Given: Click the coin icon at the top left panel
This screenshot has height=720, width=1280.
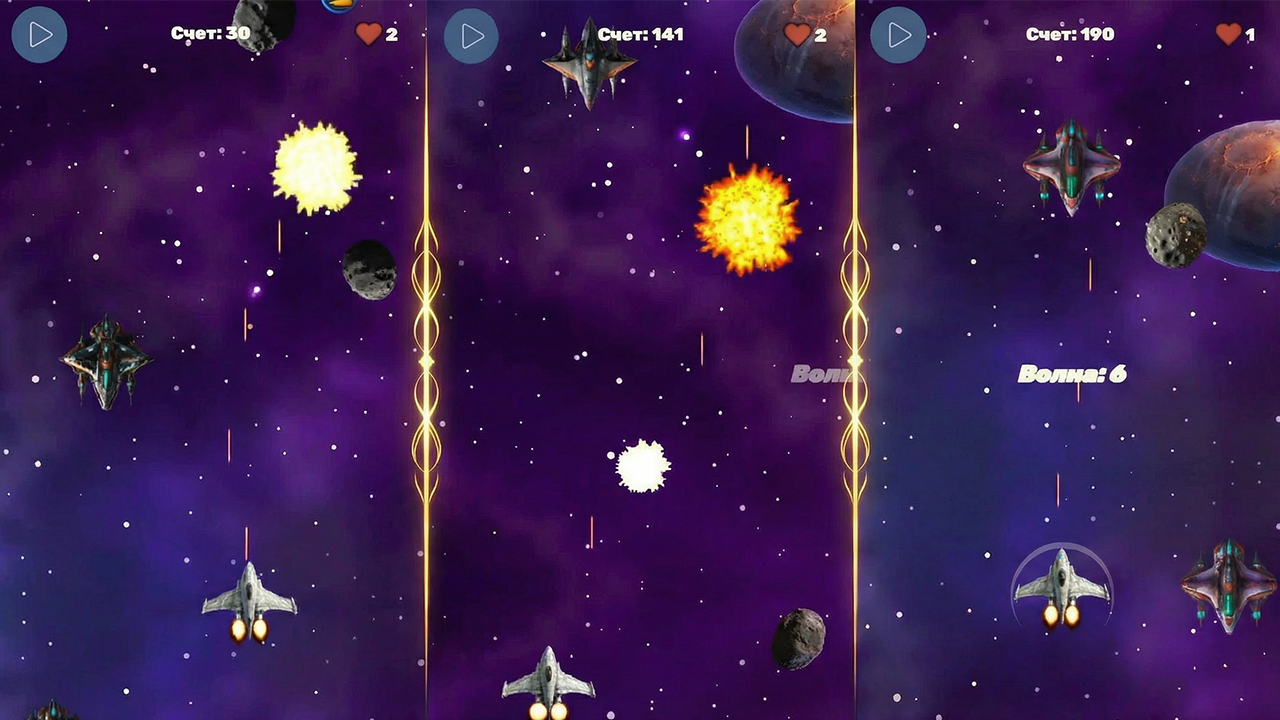Looking at the screenshot, I should pyautogui.click(x=339, y=6).
